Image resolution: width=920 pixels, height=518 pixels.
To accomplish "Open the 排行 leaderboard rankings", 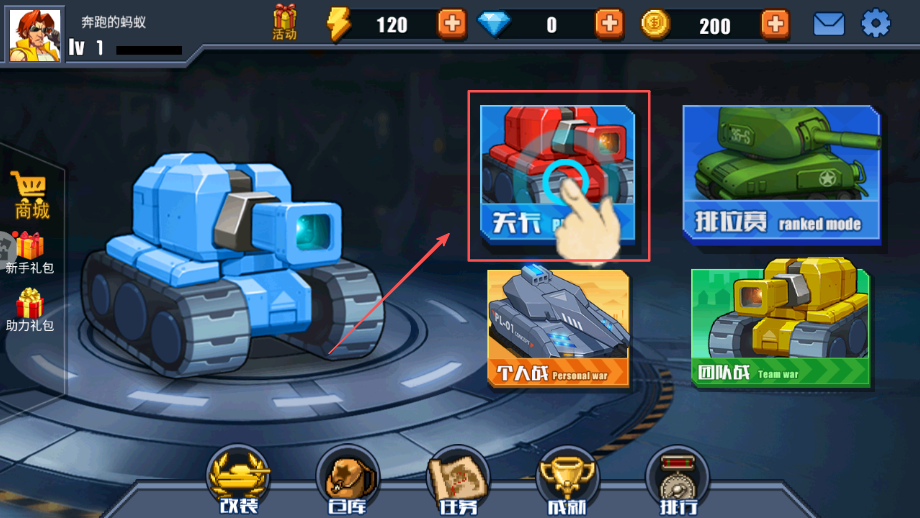I will pos(677,480).
